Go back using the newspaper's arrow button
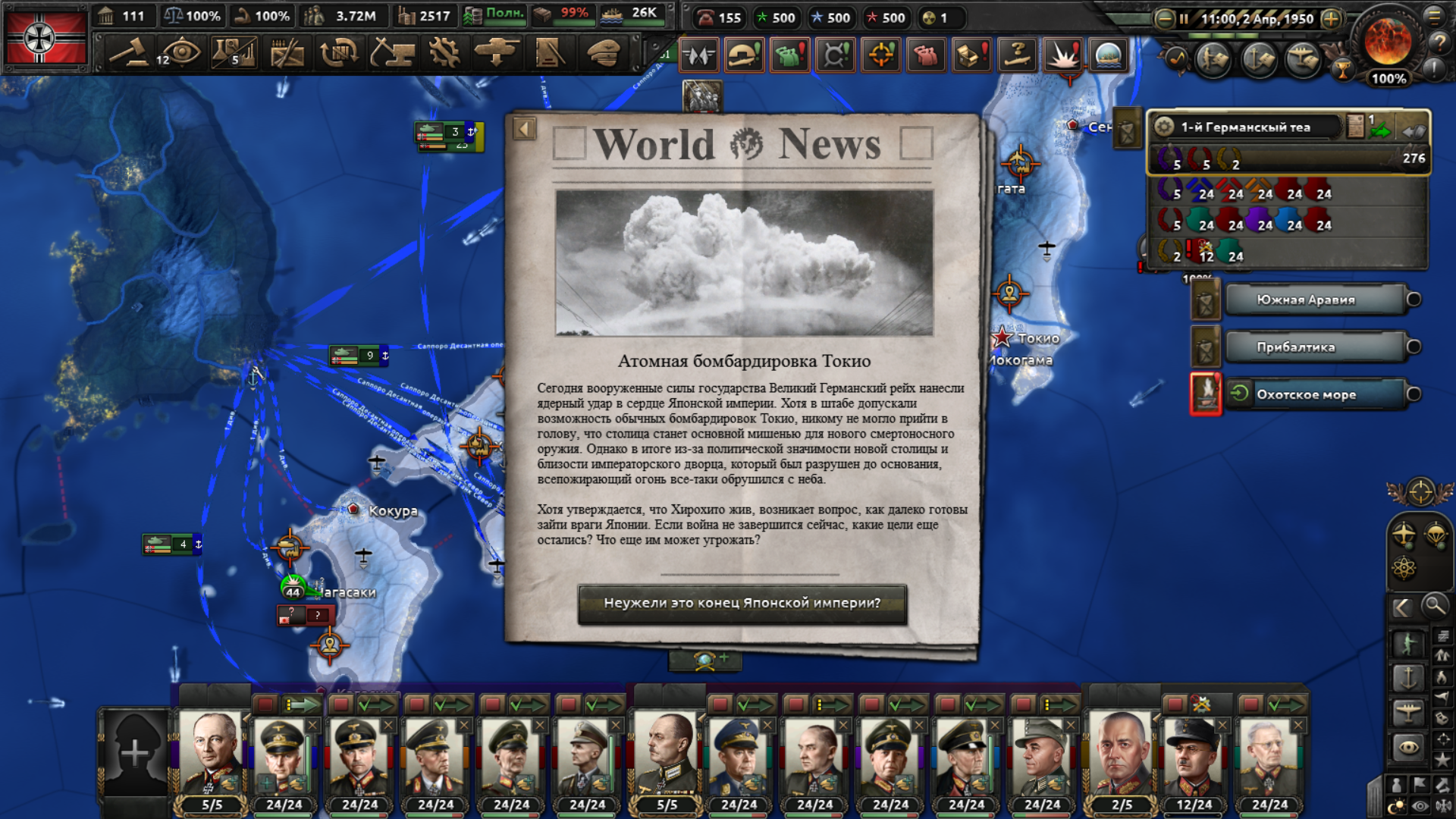1456x819 pixels. 524,129
